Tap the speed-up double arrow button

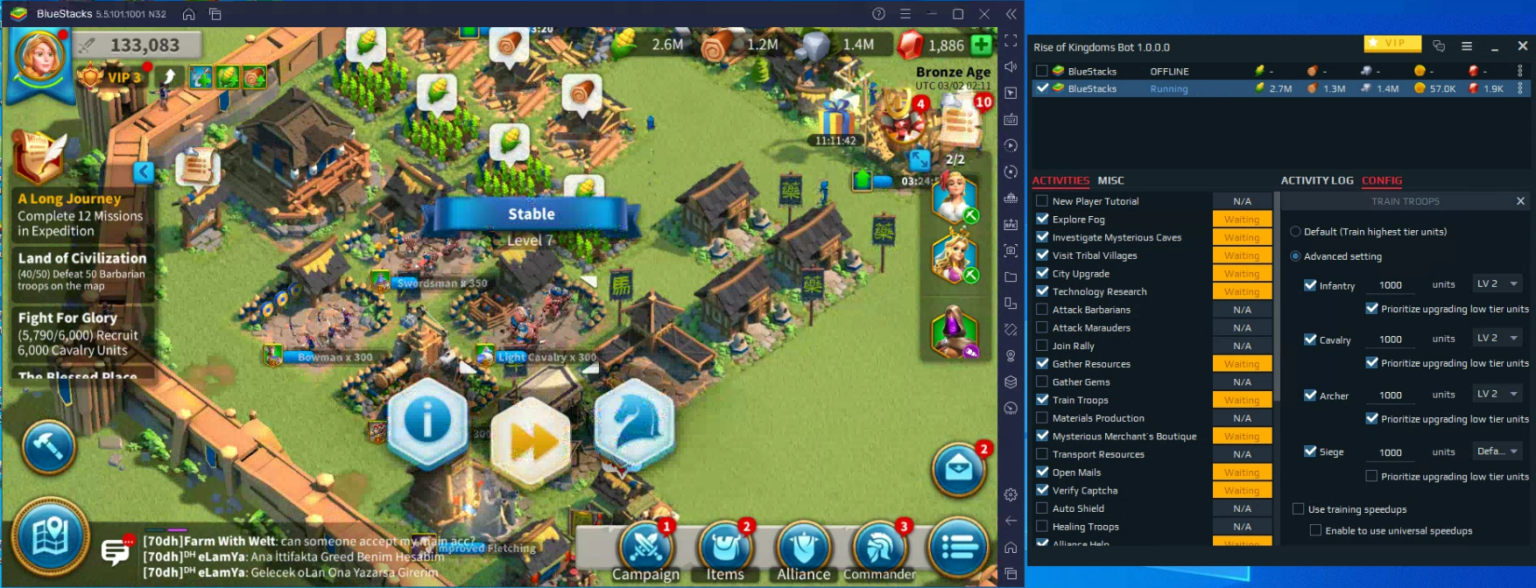pyautogui.click(x=530, y=441)
